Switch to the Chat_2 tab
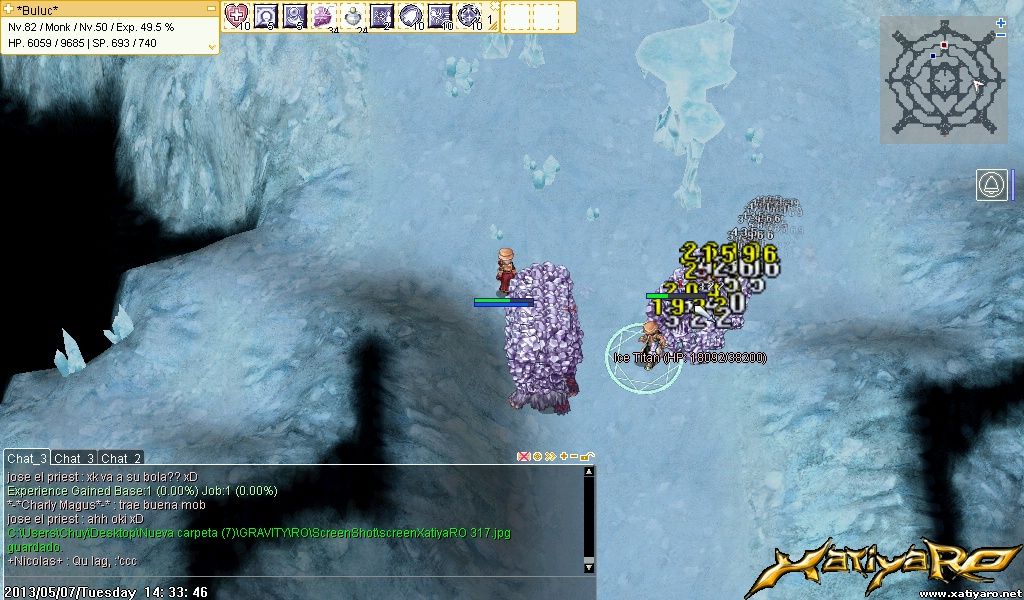 121,458
